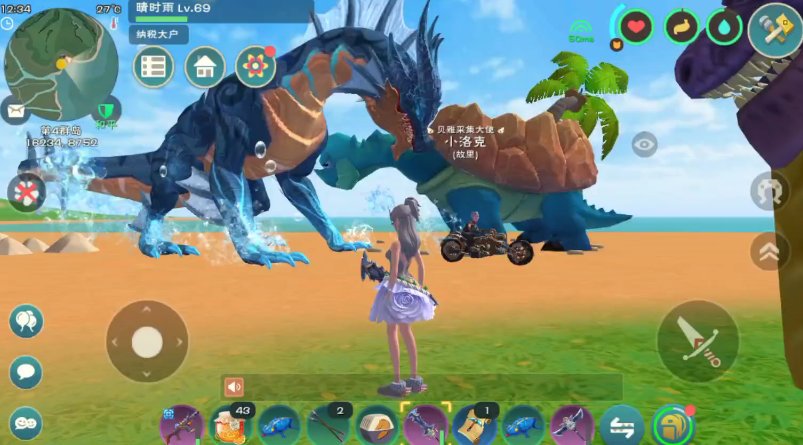
Task: Toggle the green shield peace mode
Action: pyautogui.click(x=106, y=110)
